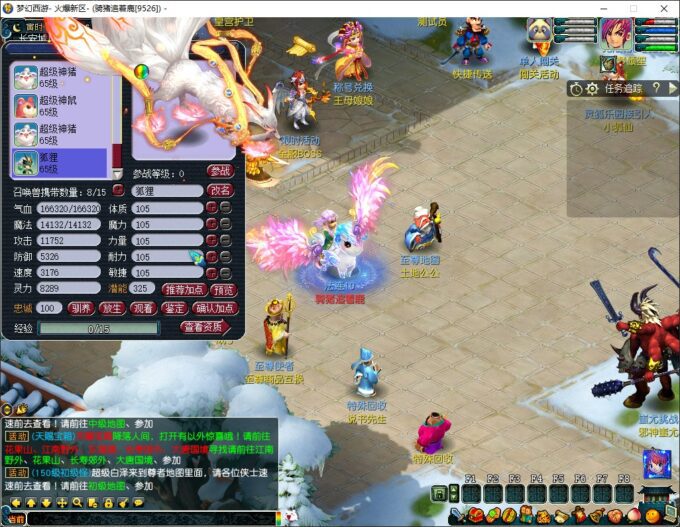The image size is (680, 527).
Task: Collapse the 任务追踪 panel with arrow
Action: click(x=672, y=88)
